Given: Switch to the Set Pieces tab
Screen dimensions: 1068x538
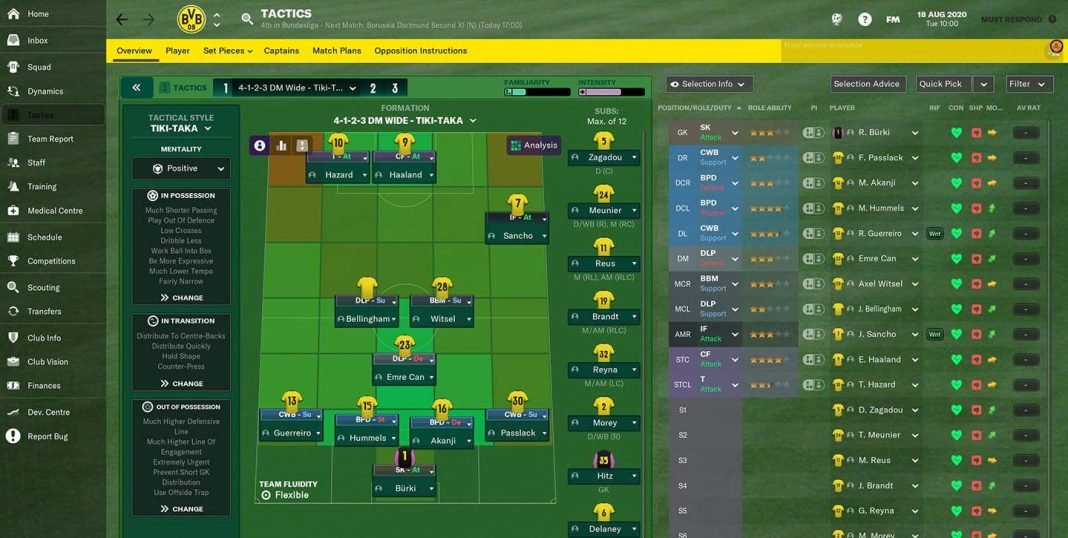Looking at the screenshot, I should pos(227,51).
